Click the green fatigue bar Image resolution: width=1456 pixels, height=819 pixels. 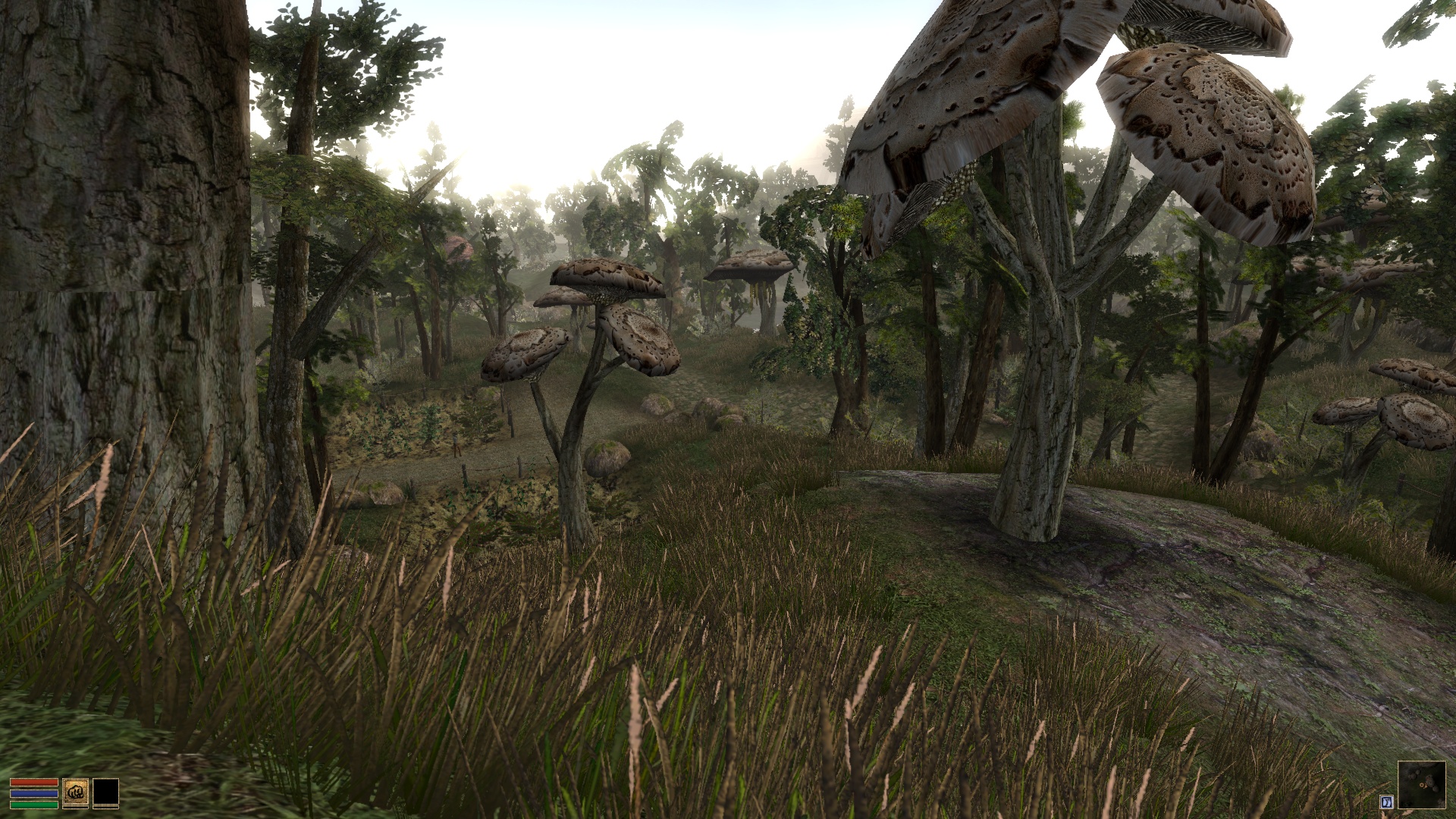click(34, 805)
